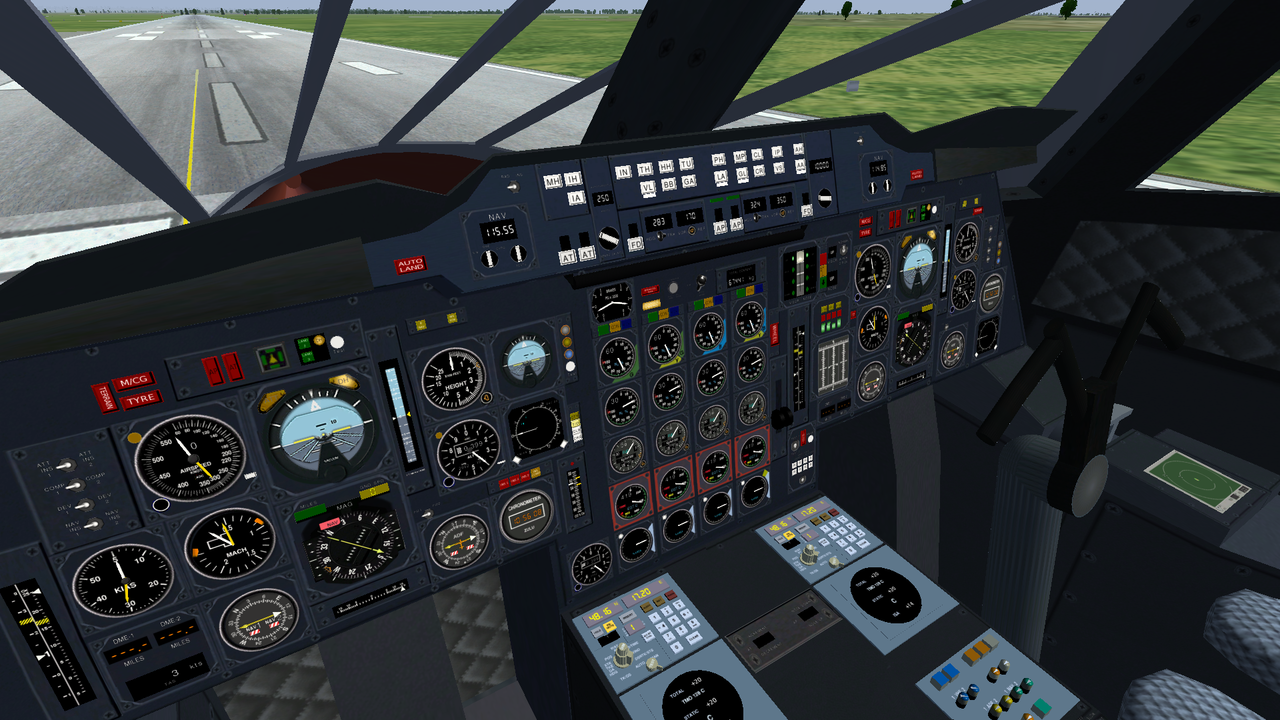
Task: Click the BB back beam button
Action: (x=668, y=184)
